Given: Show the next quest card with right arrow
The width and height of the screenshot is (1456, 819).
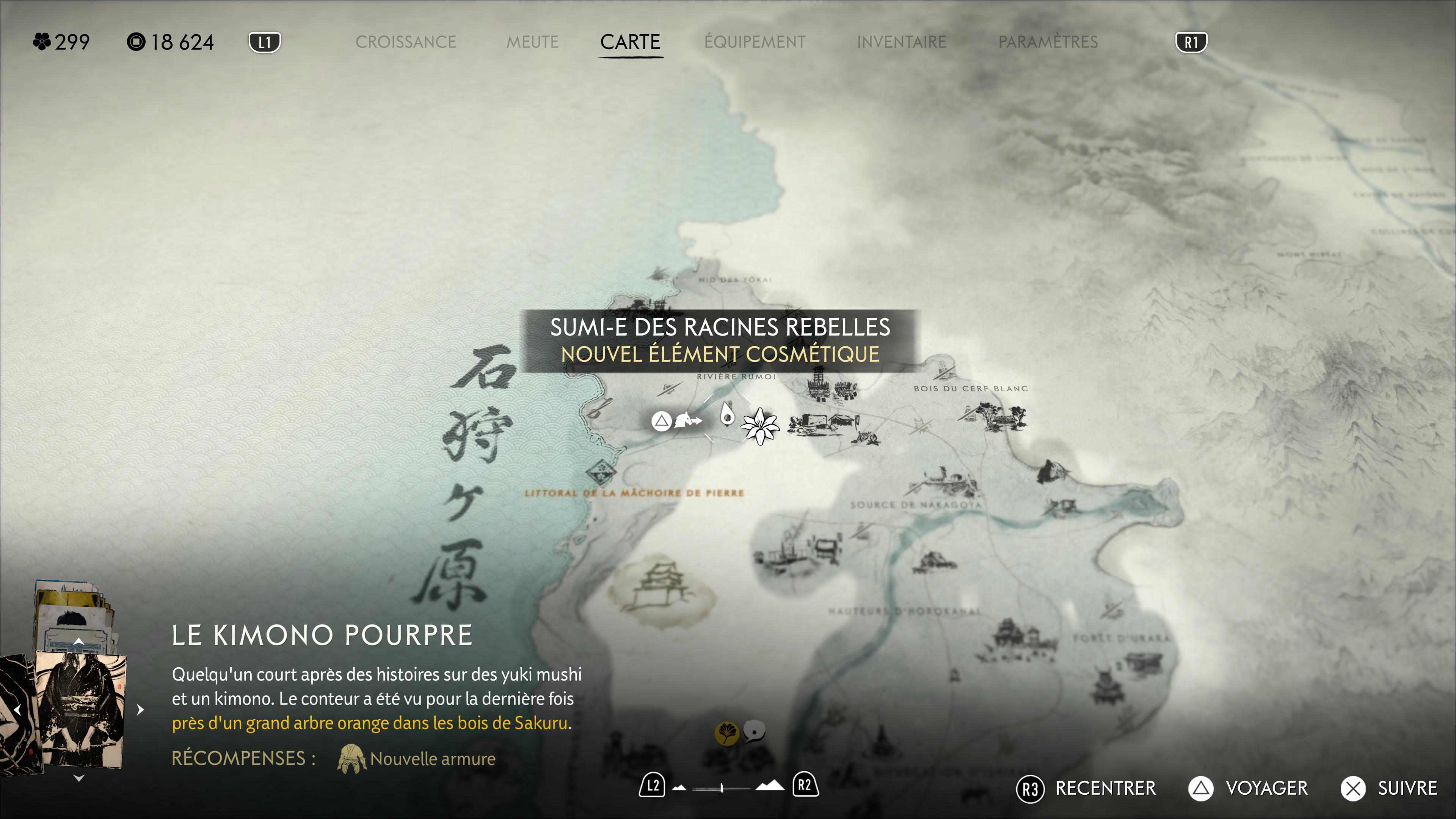Looking at the screenshot, I should point(140,709).
